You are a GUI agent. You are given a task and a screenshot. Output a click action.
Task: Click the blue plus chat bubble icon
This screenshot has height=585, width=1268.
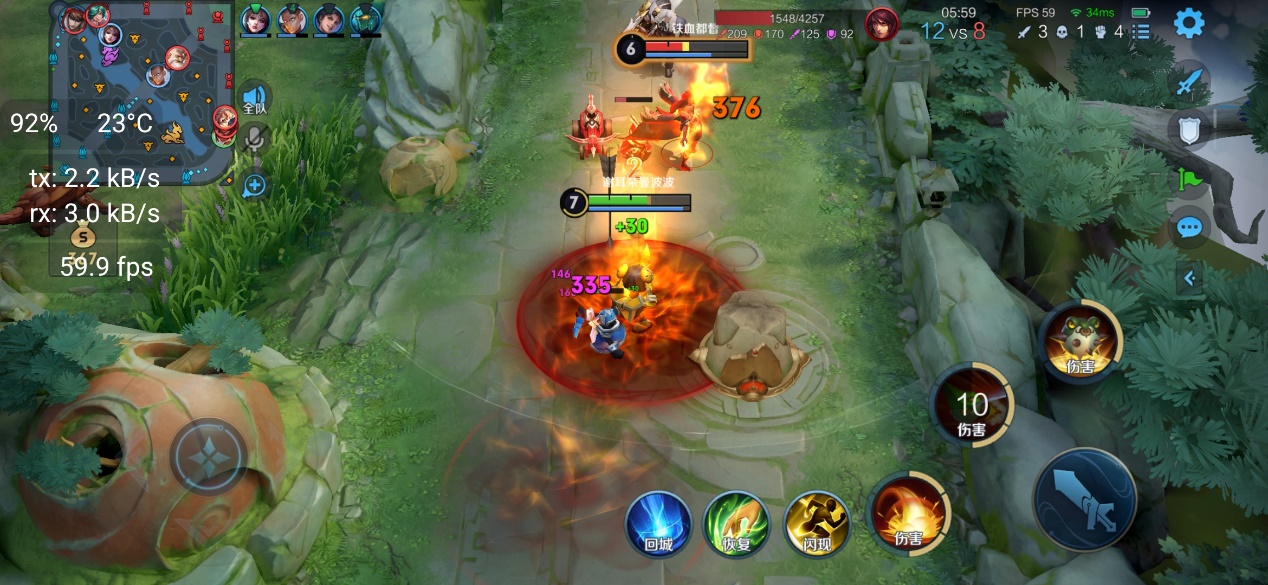[x=255, y=185]
